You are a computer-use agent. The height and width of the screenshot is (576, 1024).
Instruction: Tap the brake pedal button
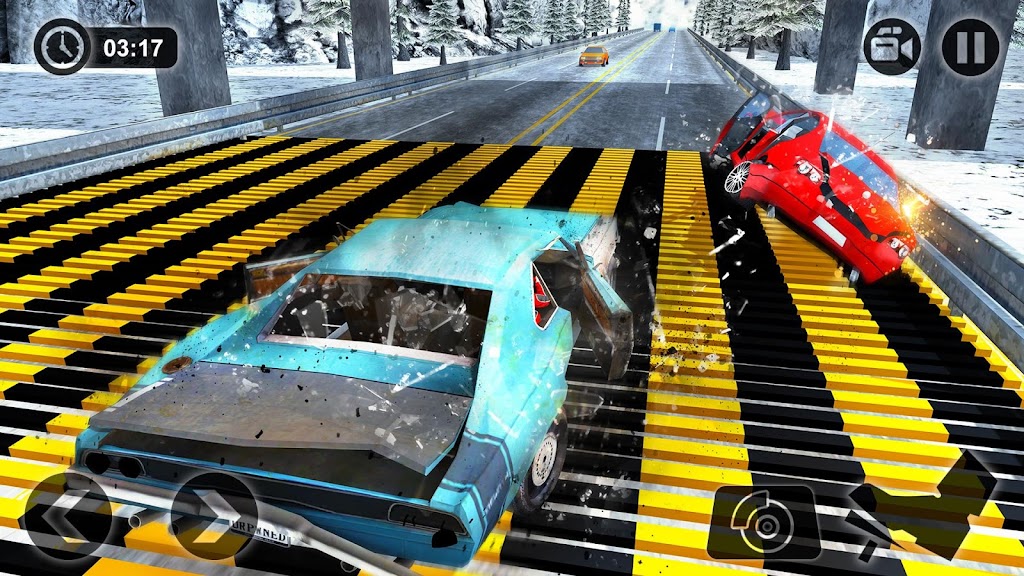pos(765,522)
